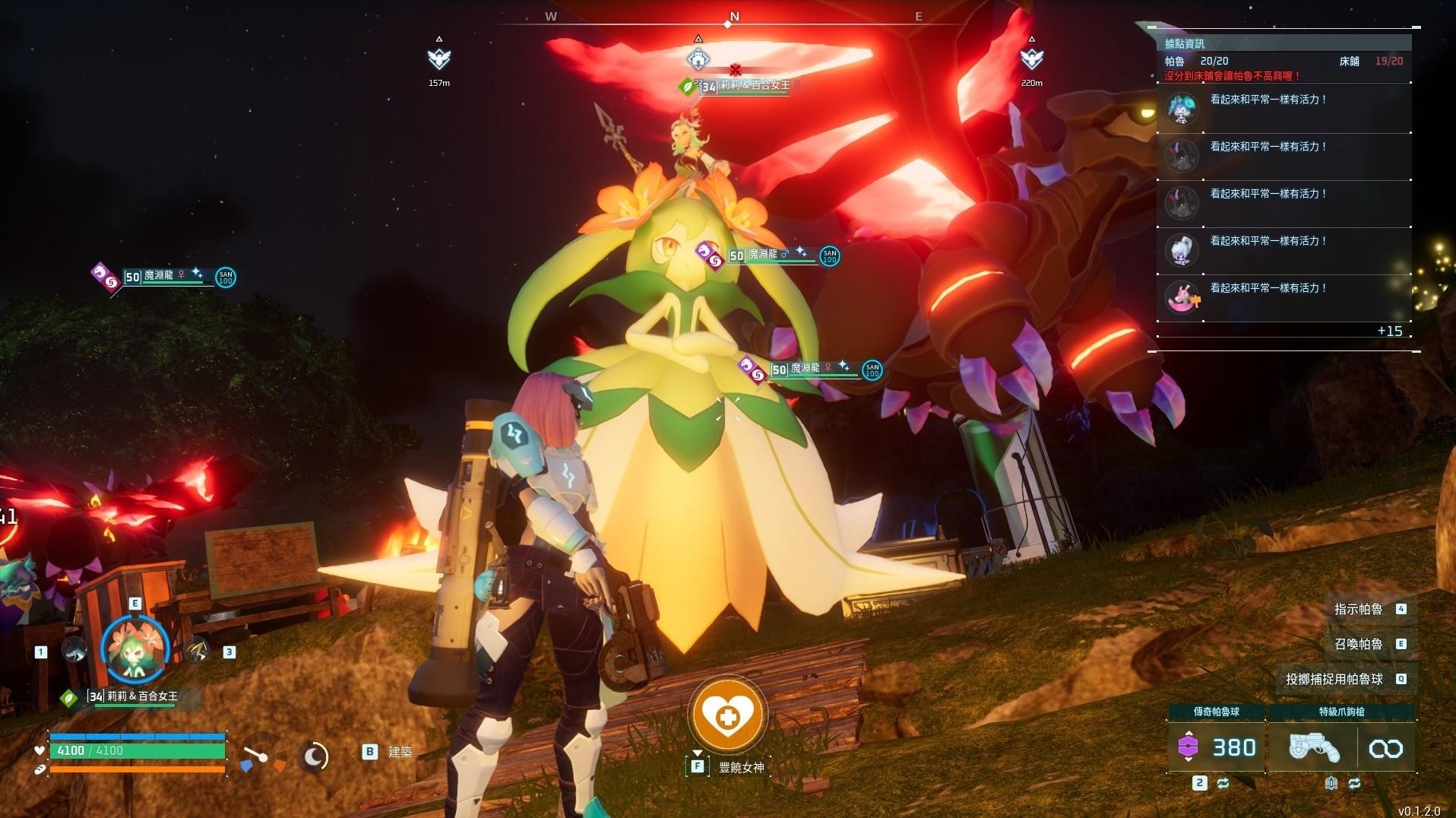Click the base house marker on compass
Screen dimensions: 1456x818
tap(698, 58)
